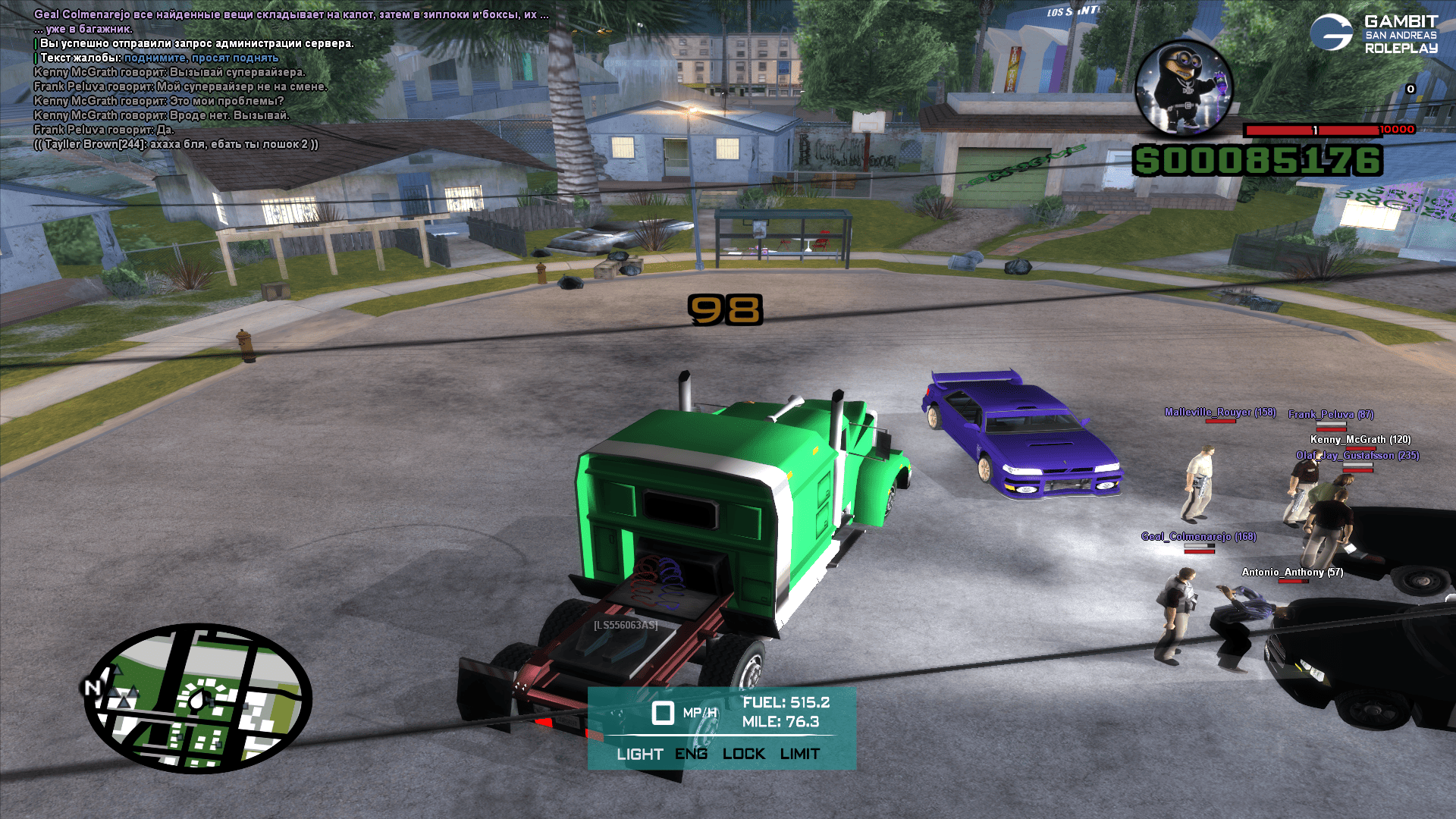The height and width of the screenshot is (819, 1456).
Task: Toggle the speed LIMIT indicator
Action: coord(799,754)
